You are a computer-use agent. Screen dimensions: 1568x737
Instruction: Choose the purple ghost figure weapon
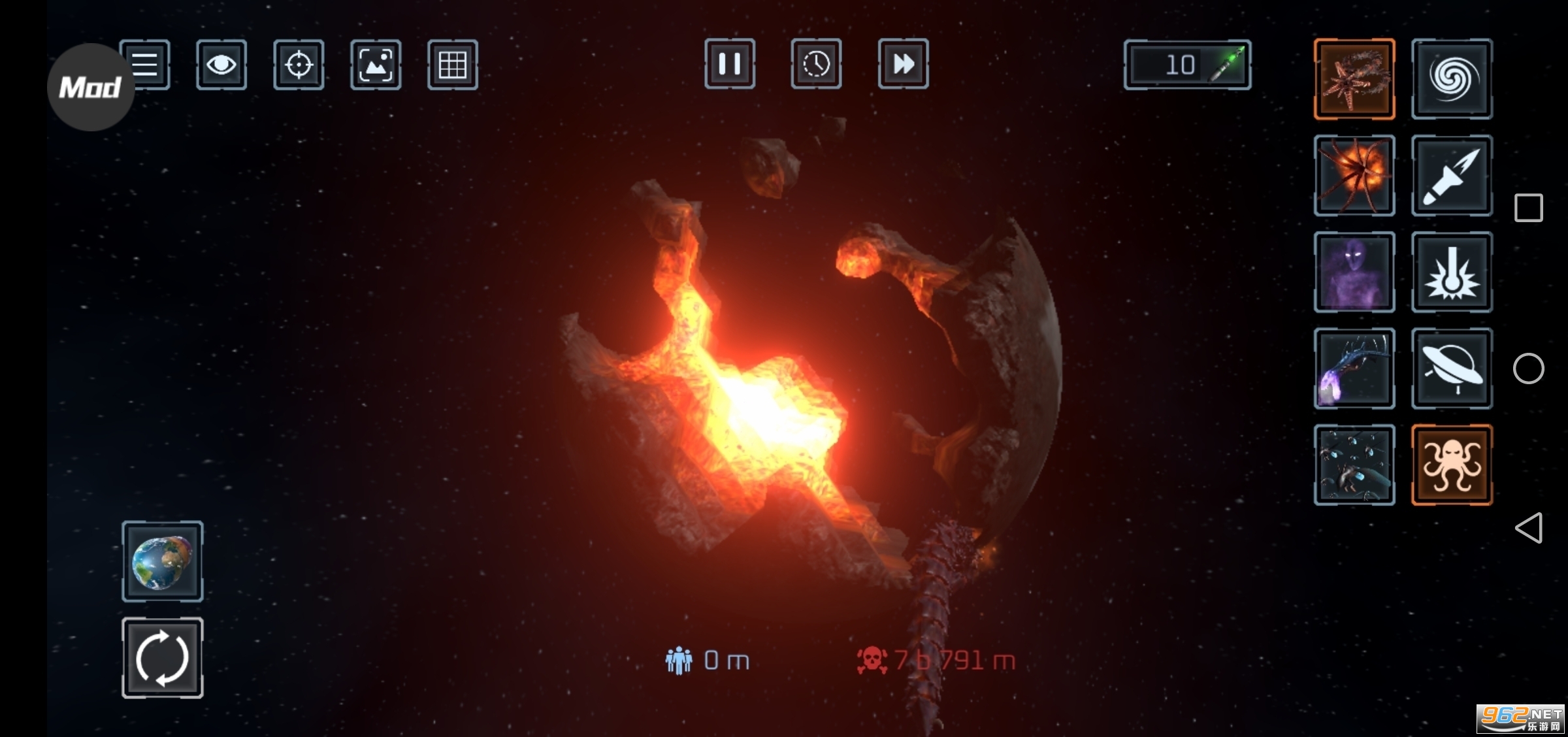(x=1354, y=272)
